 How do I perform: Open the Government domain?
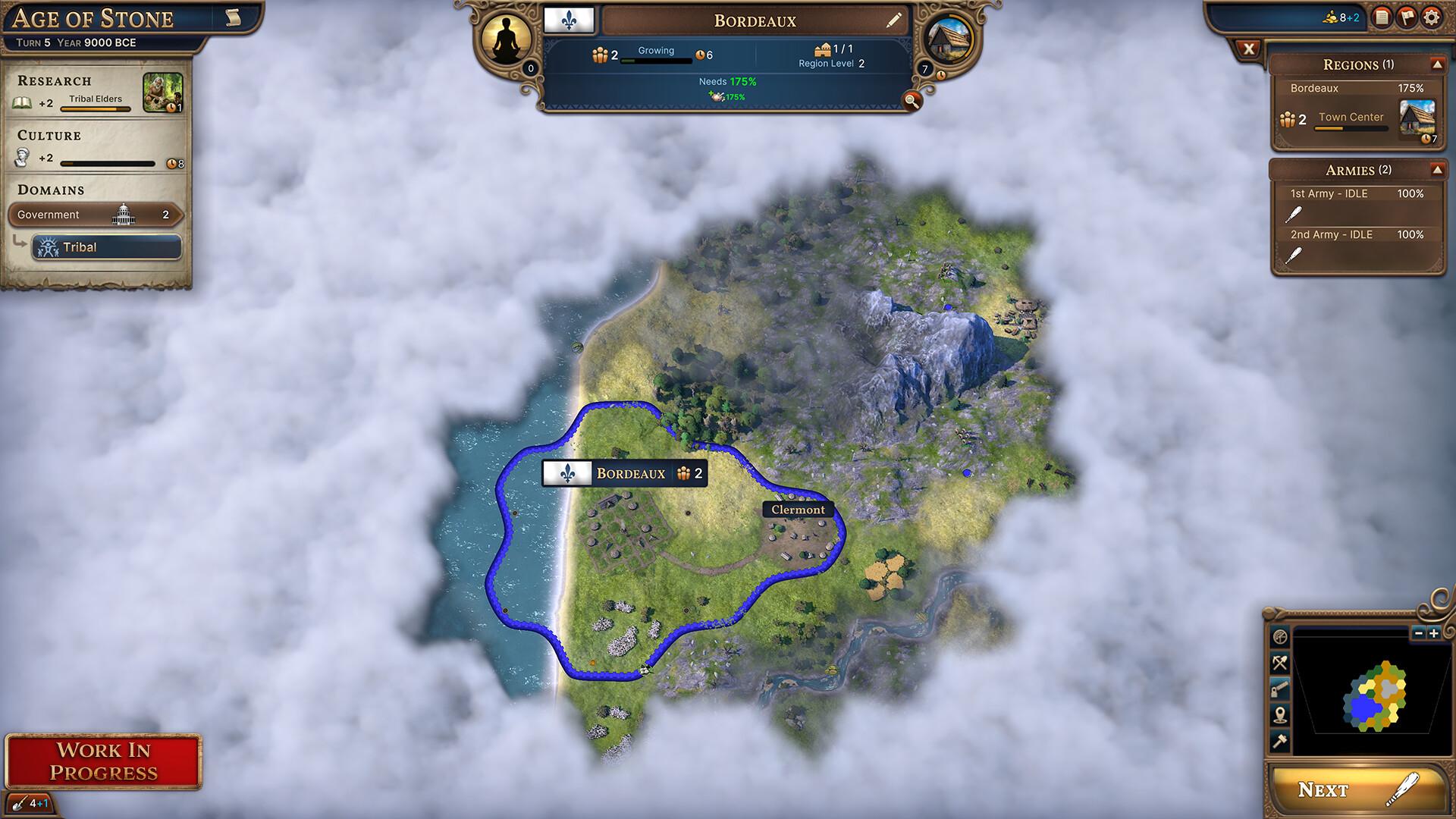(96, 215)
